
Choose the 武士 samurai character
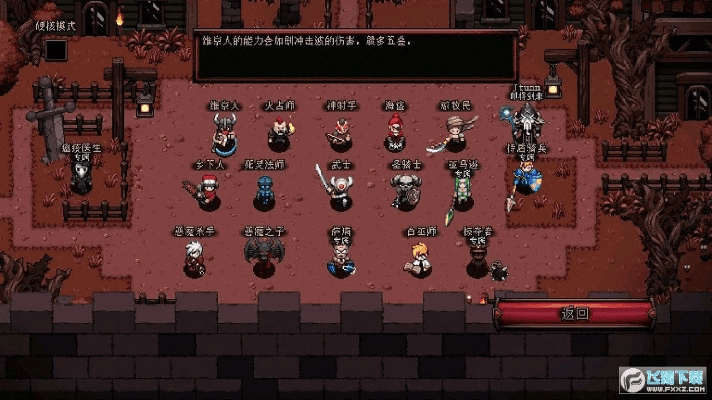tap(341, 190)
